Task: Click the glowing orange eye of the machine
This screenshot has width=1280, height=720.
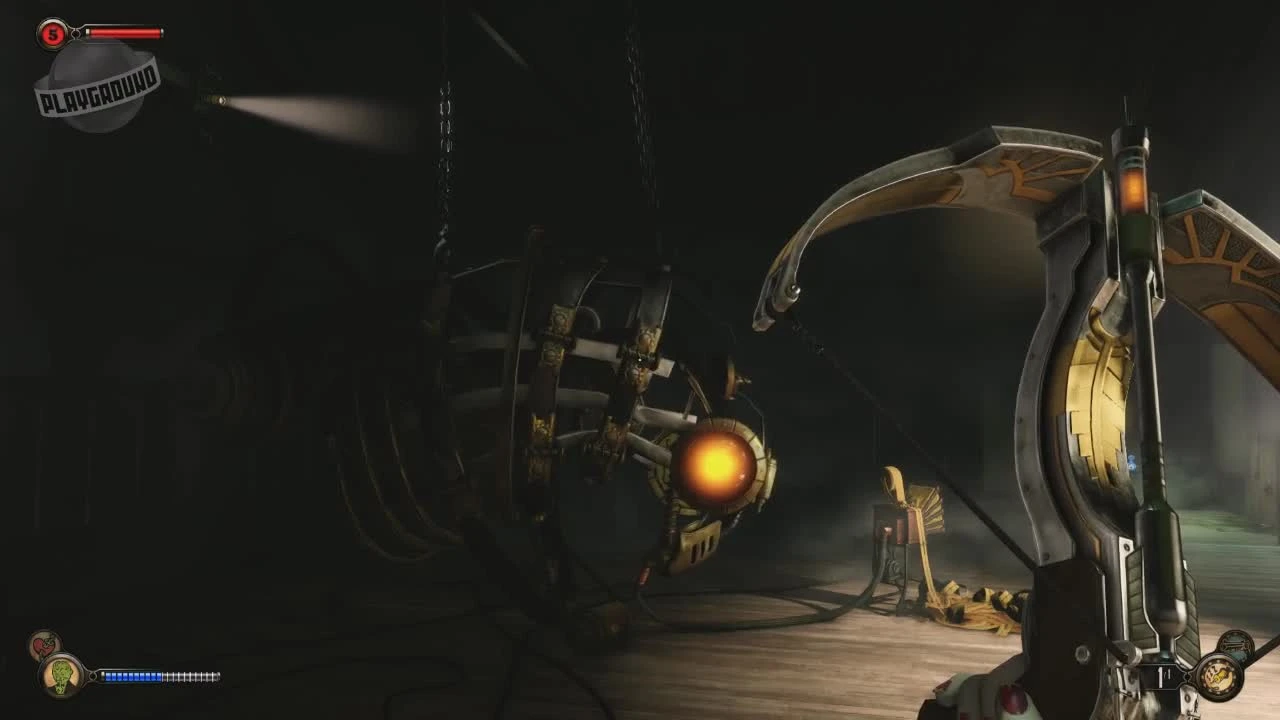Action: (x=715, y=465)
